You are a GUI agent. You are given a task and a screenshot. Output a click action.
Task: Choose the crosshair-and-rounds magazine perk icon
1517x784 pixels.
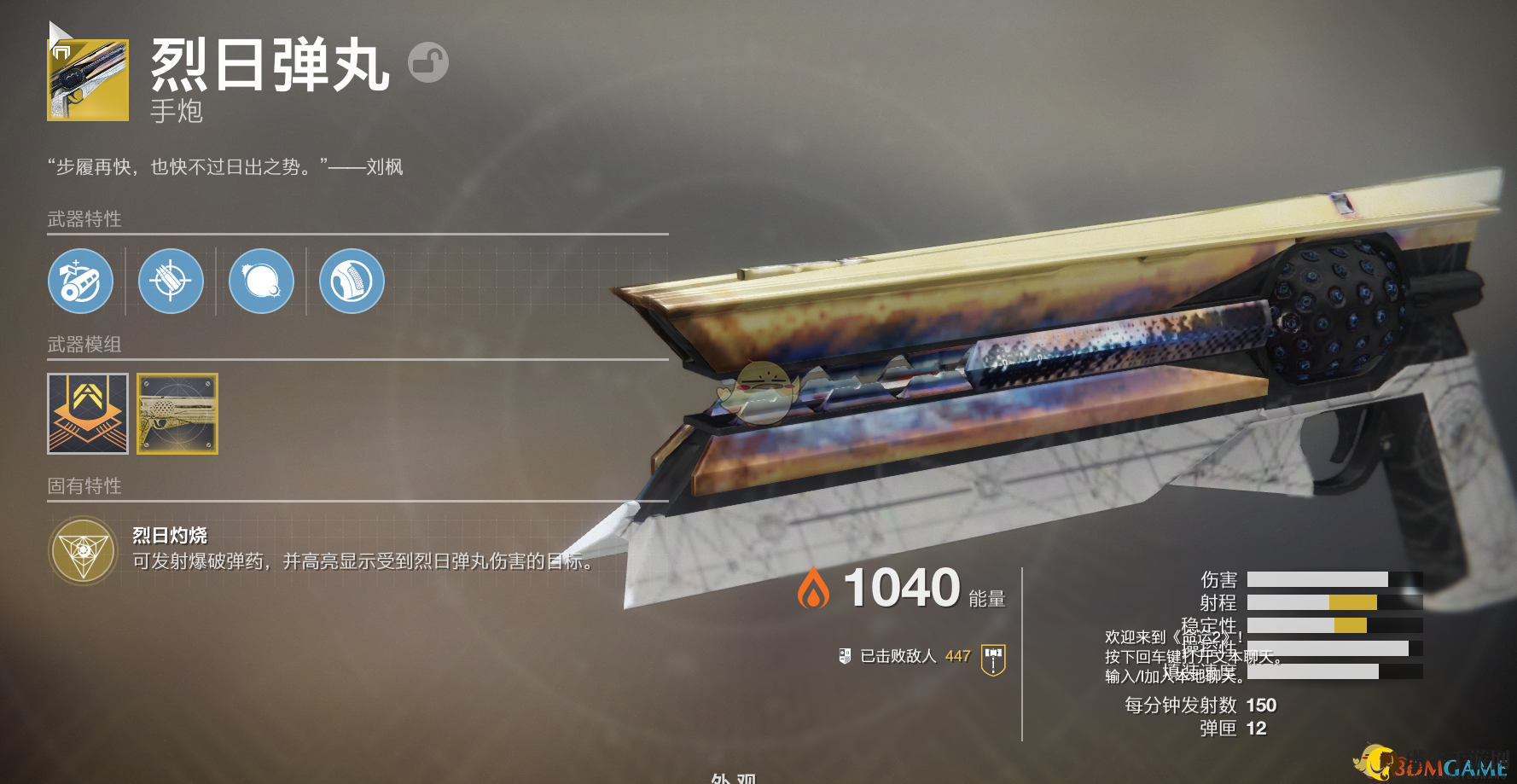tap(171, 281)
